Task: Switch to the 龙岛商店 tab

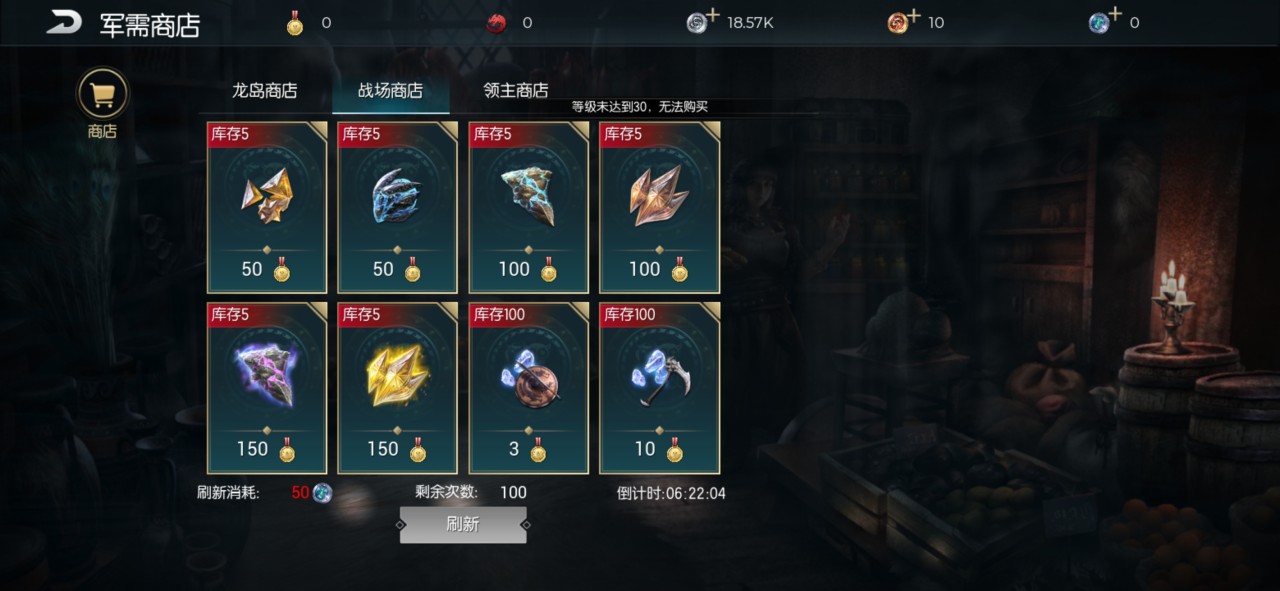Action: pos(265,90)
